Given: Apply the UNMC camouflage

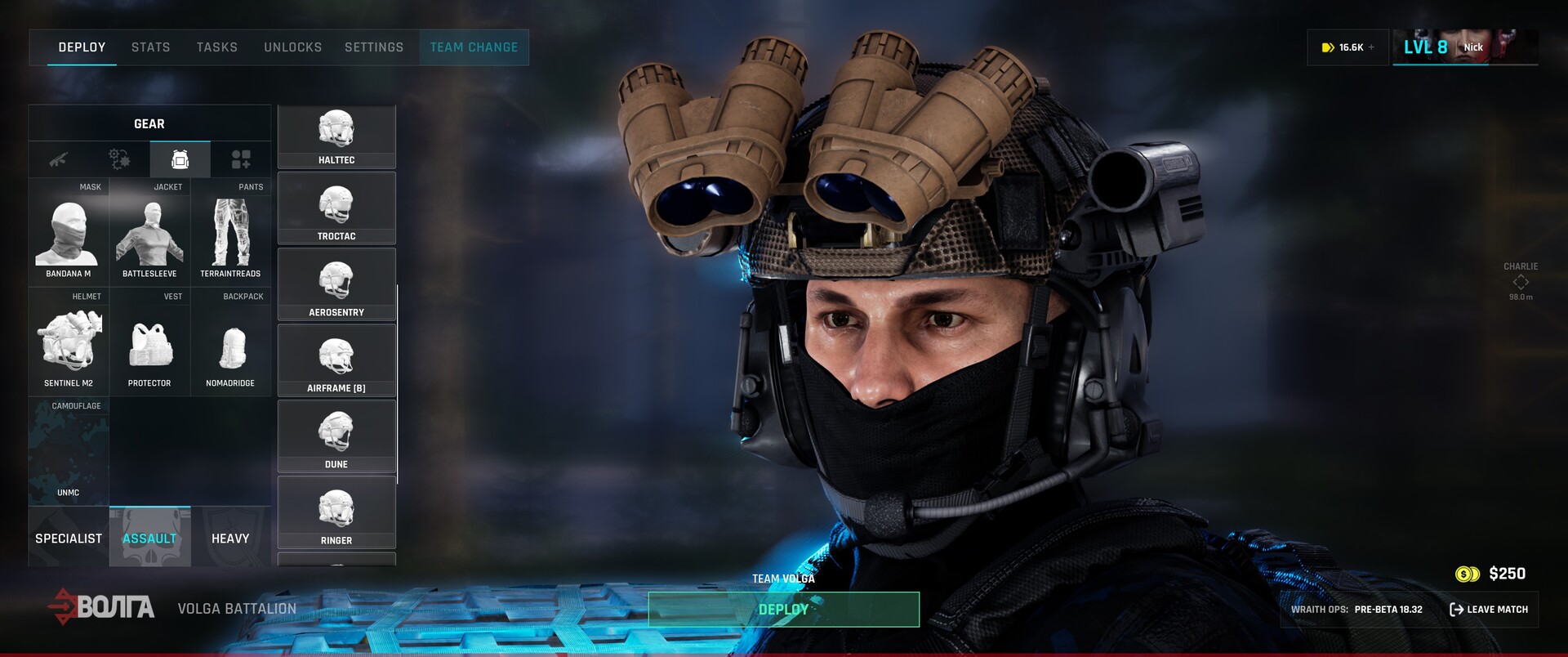Looking at the screenshot, I should 69,449.
